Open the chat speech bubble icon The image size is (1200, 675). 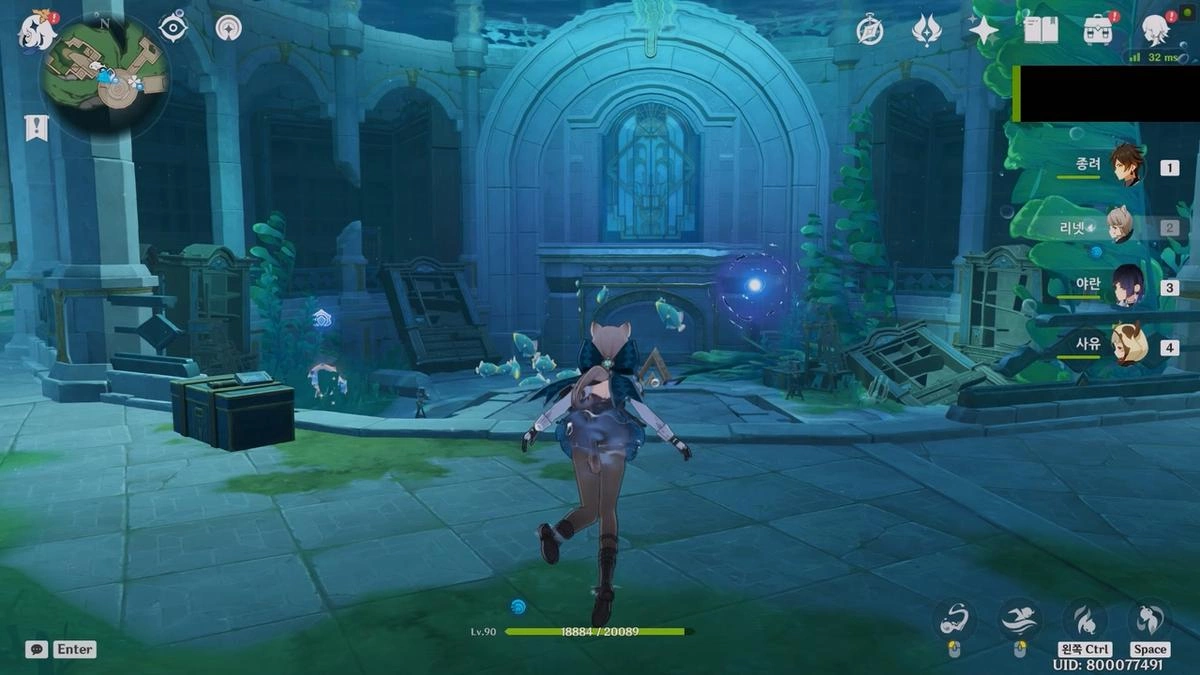click(36, 649)
